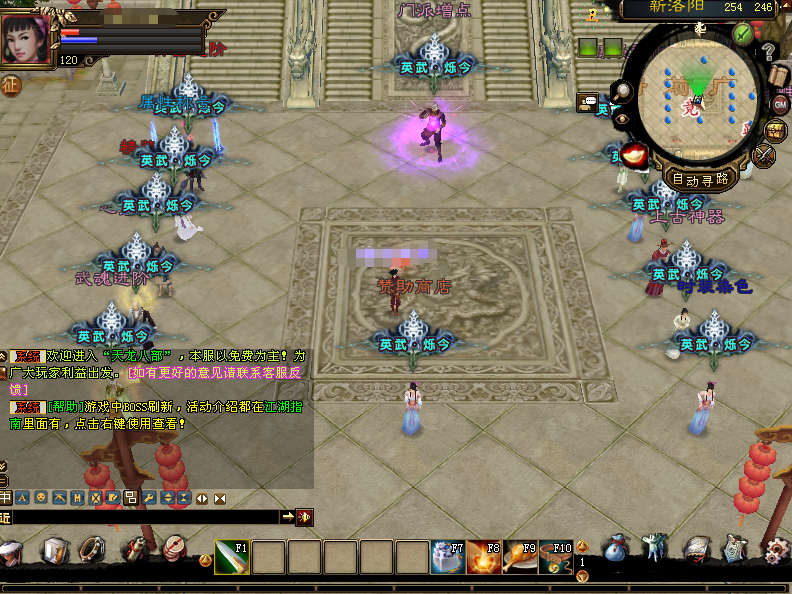This screenshot has height=594, width=792.
Task: Activate the F8 fire orb skill
Action: [484, 557]
